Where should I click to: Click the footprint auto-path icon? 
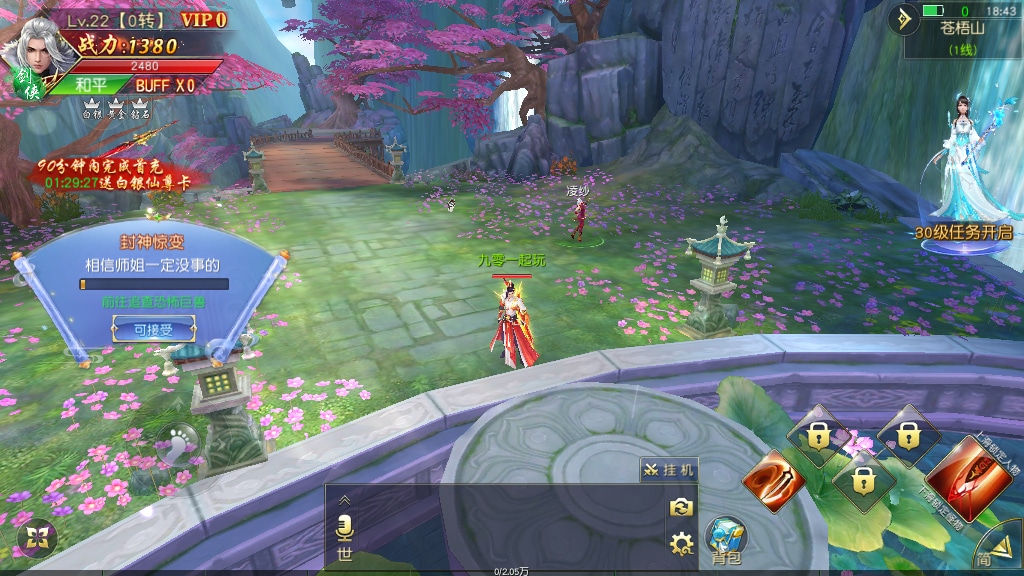(x=181, y=441)
